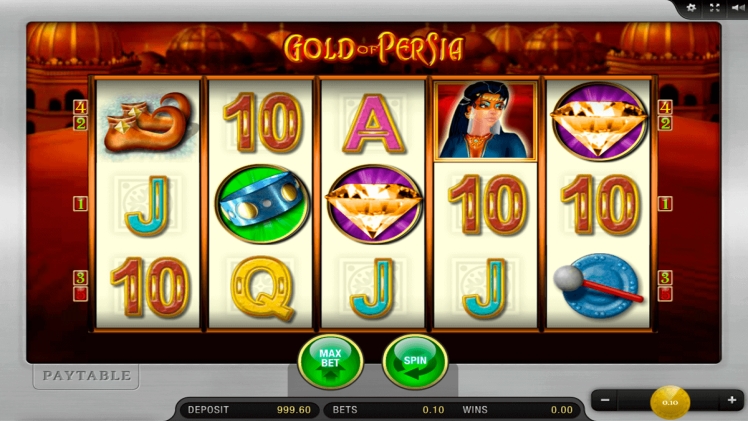Screen dimensions: 748x421
Task: Increase the bet with the plus button
Action: pos(732,401)
